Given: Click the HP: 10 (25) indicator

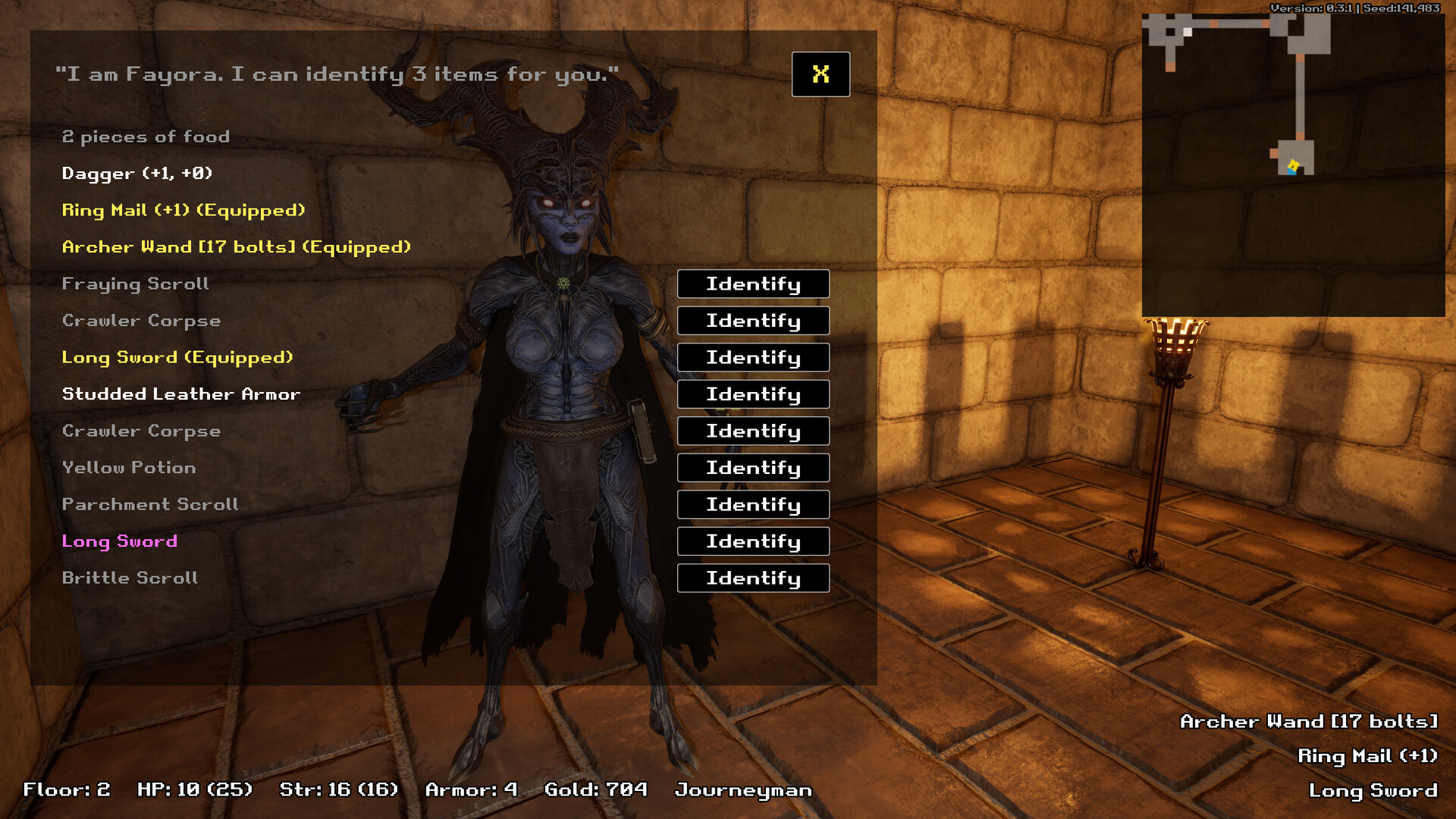Looking at the screenshot, I should pos(196,789).
